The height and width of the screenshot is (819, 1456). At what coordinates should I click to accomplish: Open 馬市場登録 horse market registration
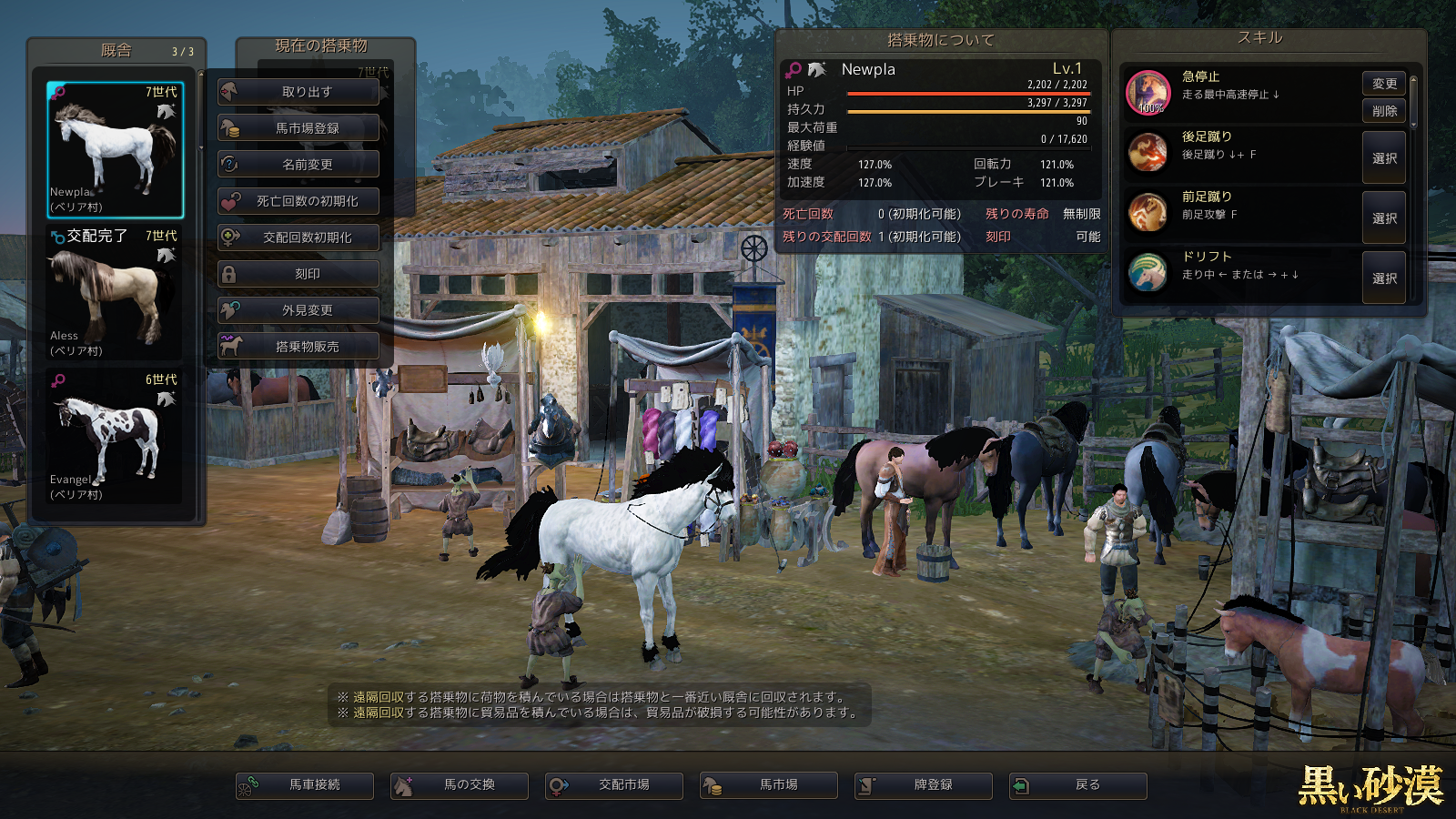(298, 128)
